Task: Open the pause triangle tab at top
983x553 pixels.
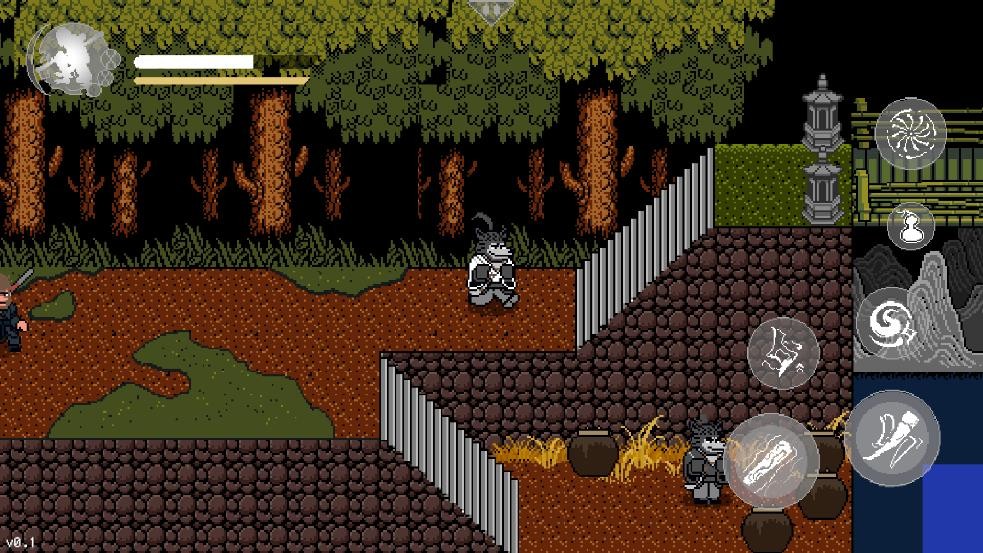Action: point(492,11)
